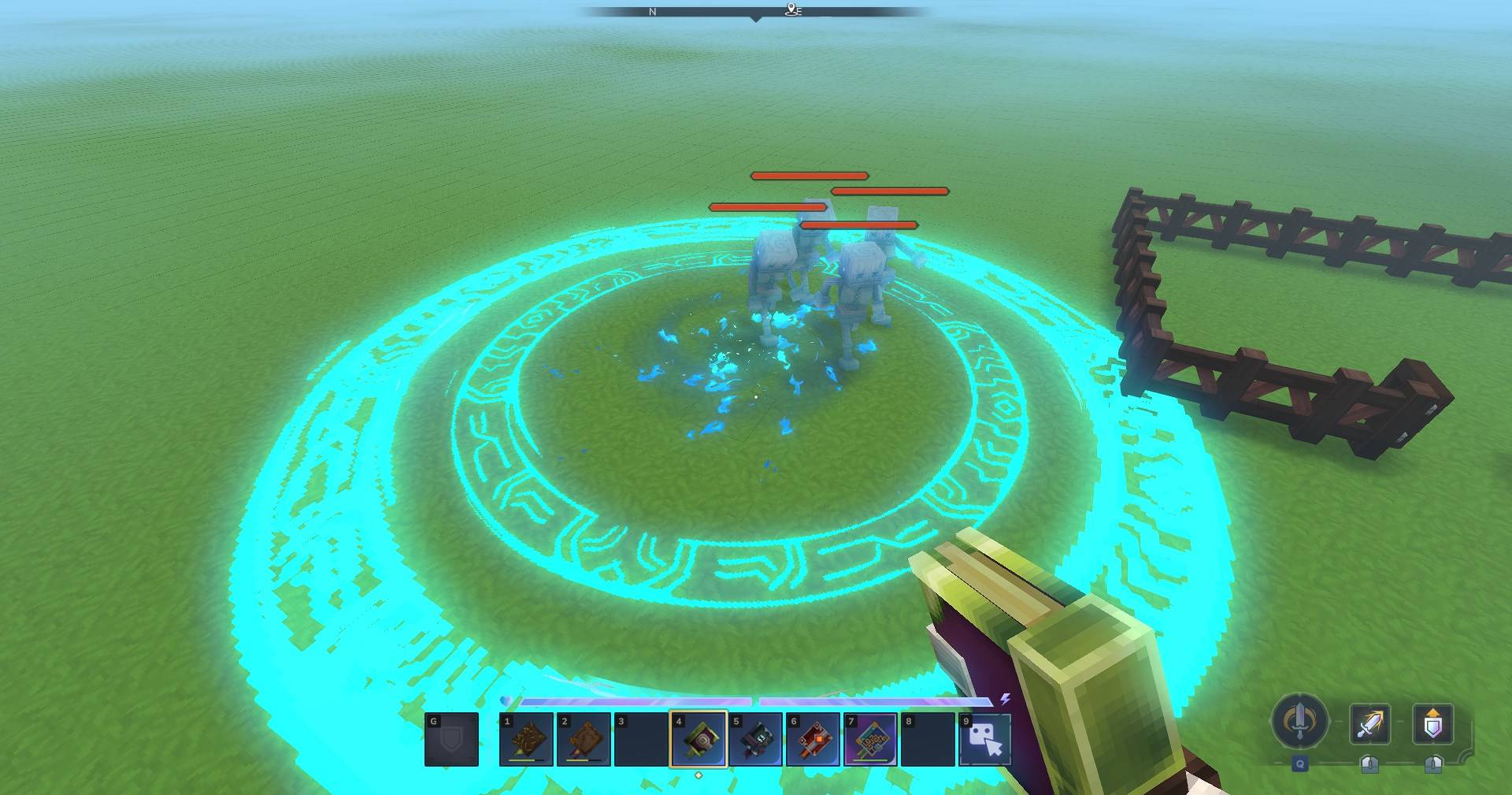The height and width of the screenshot is (795, 1512).
Task: Select the brown leather tome in slot 2
Action: click(x=584, y=740)
